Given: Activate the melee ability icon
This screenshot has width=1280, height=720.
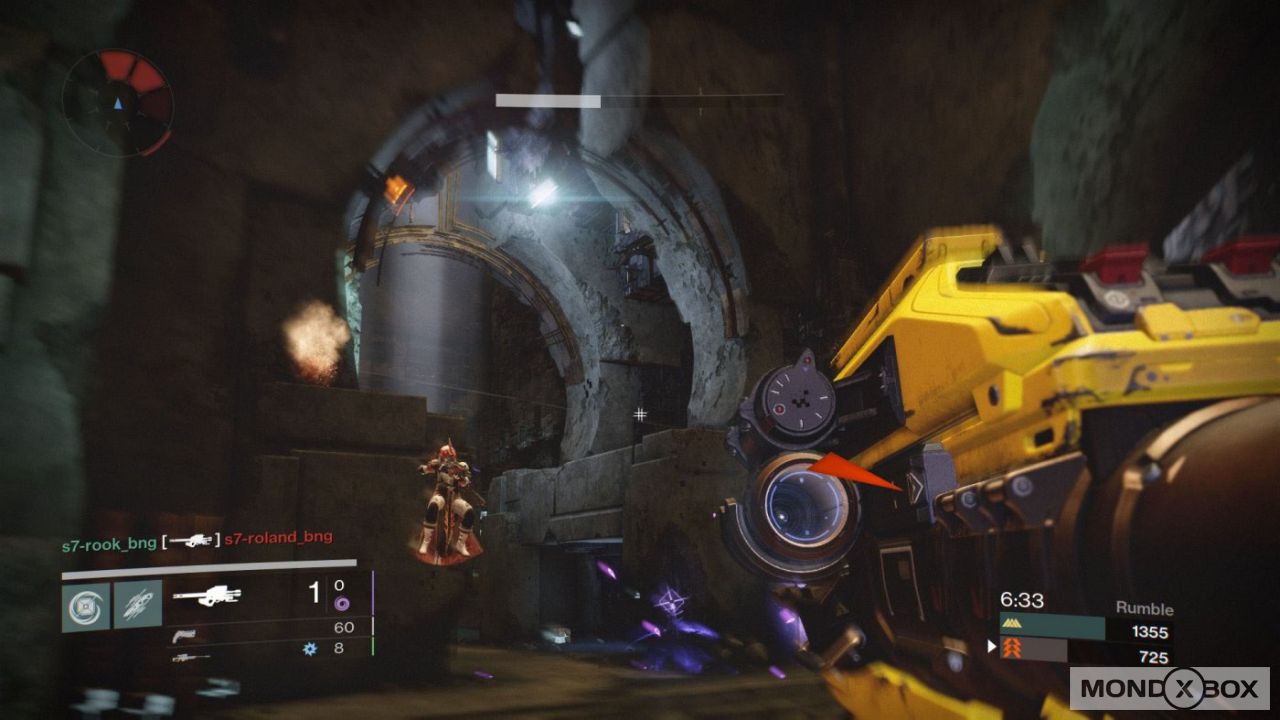Looking at the screenshot, I should coord(137,607).
